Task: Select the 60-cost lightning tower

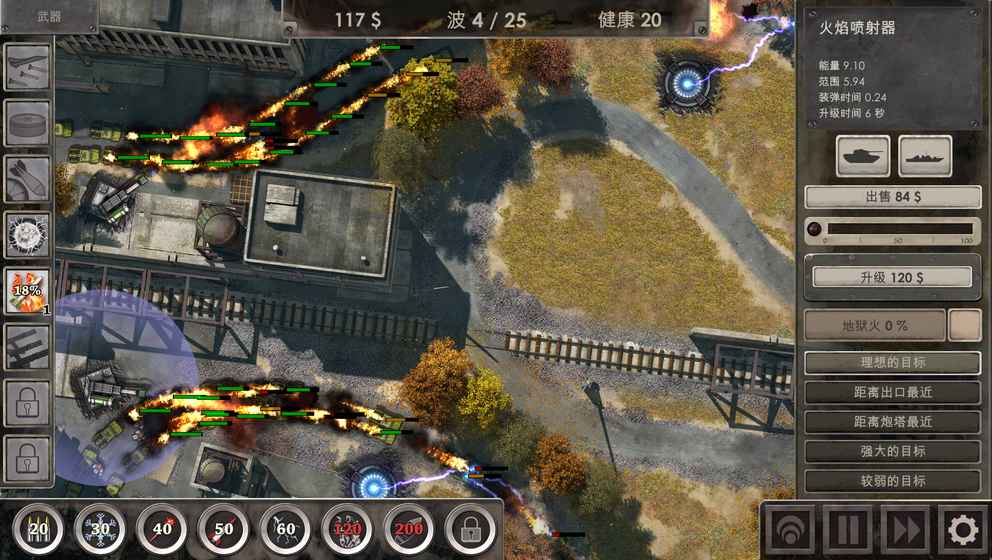Action: click(x=285, y=528)
